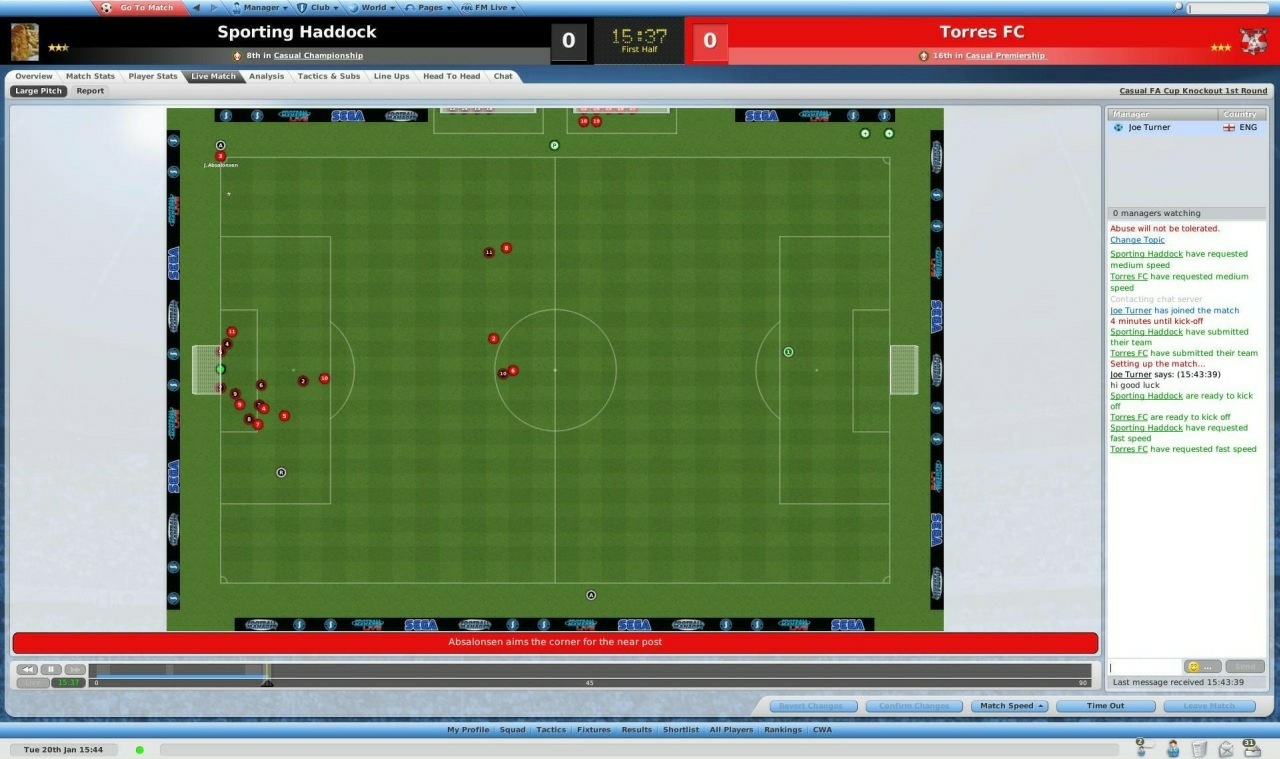Switch to the Report sub-tab
Image resolution: width=1280 pixels, height=759 pixels.
pos(89,90)
